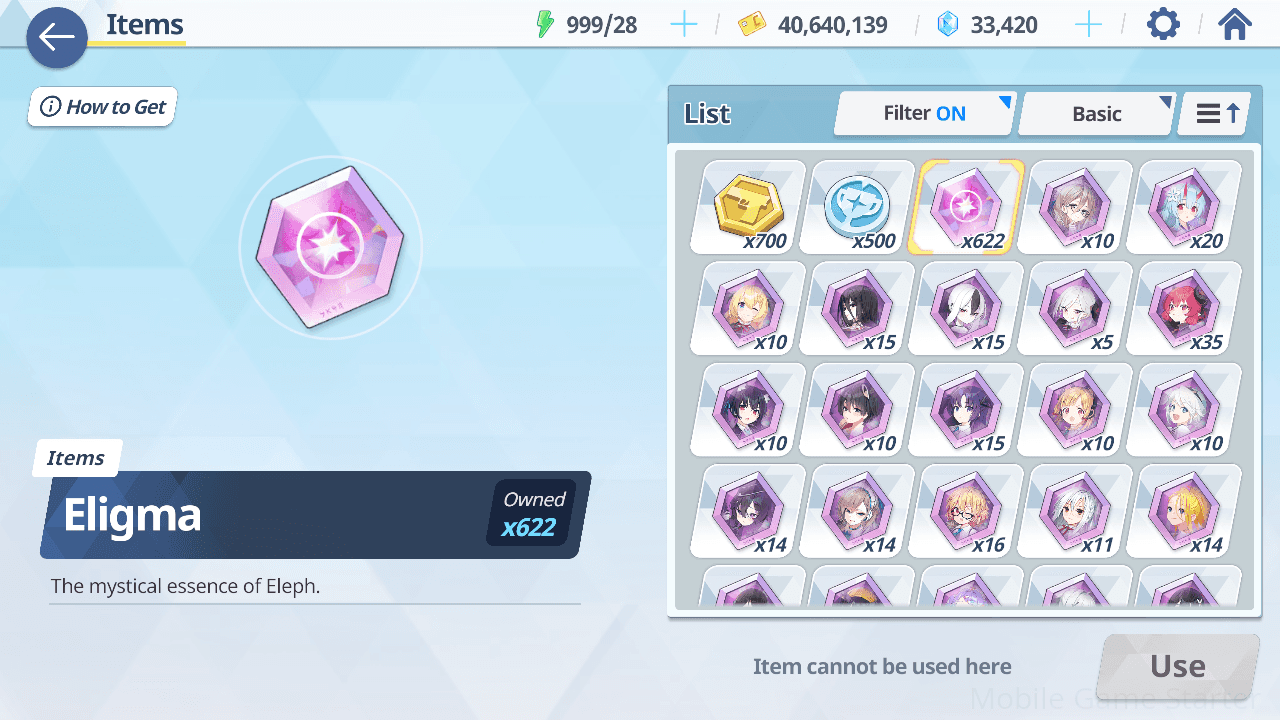
Task: Click the grayed-out Use button
Action: point(1177,666)
